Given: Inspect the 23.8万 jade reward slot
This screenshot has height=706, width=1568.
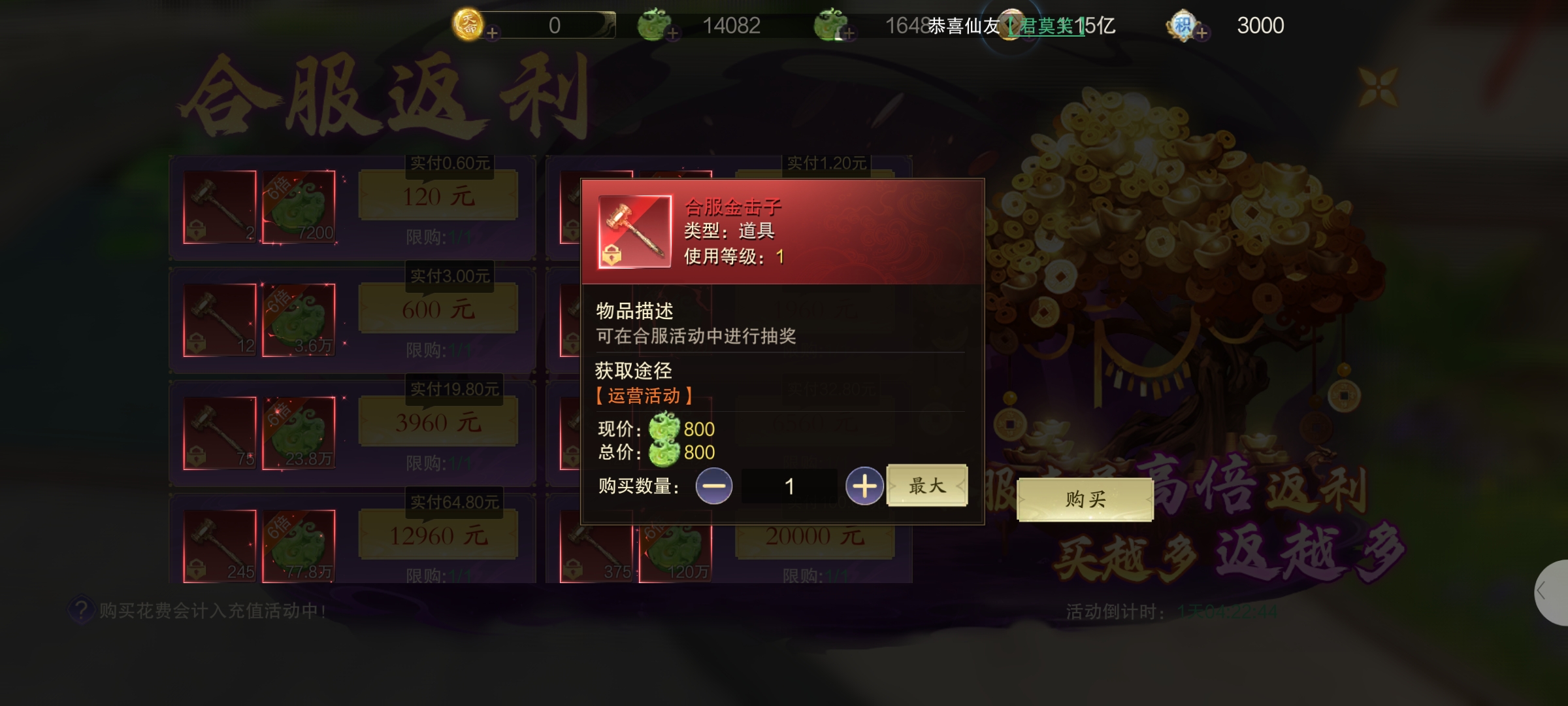Looking at the screenshot, I should (x=299, y=433).
